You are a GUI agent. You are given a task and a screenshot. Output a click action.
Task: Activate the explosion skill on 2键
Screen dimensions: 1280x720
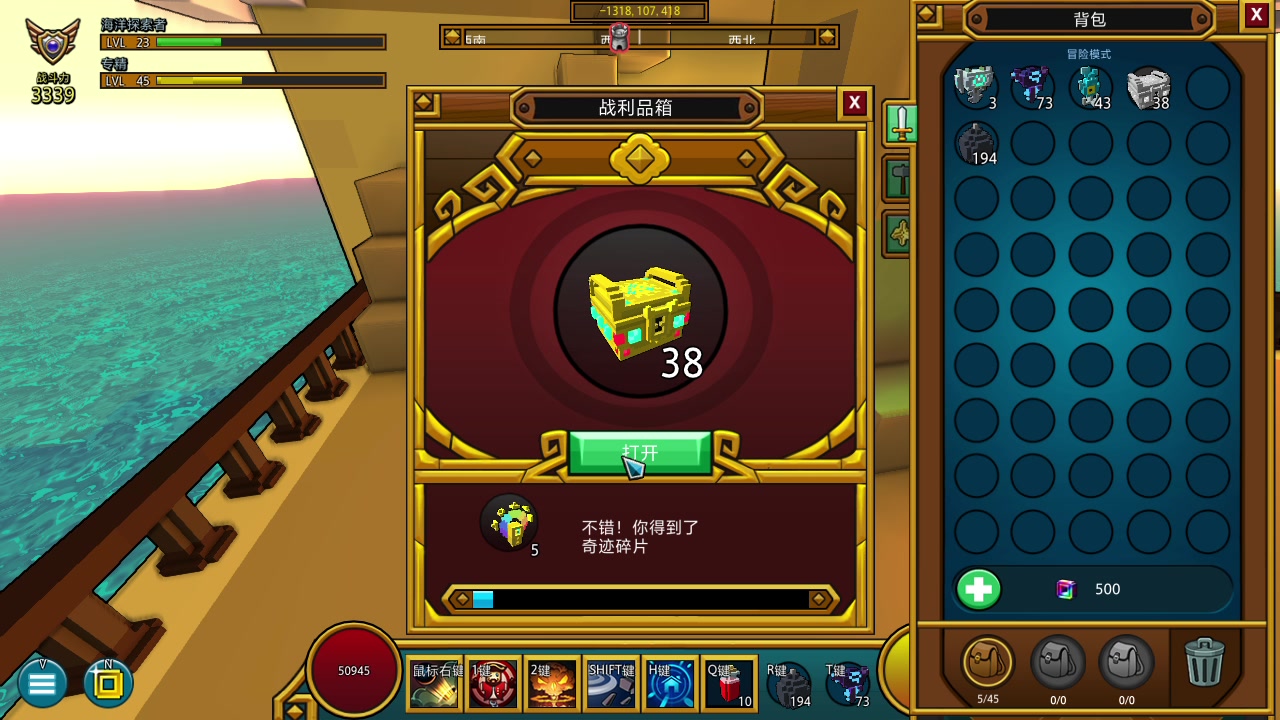coord(552,684)
